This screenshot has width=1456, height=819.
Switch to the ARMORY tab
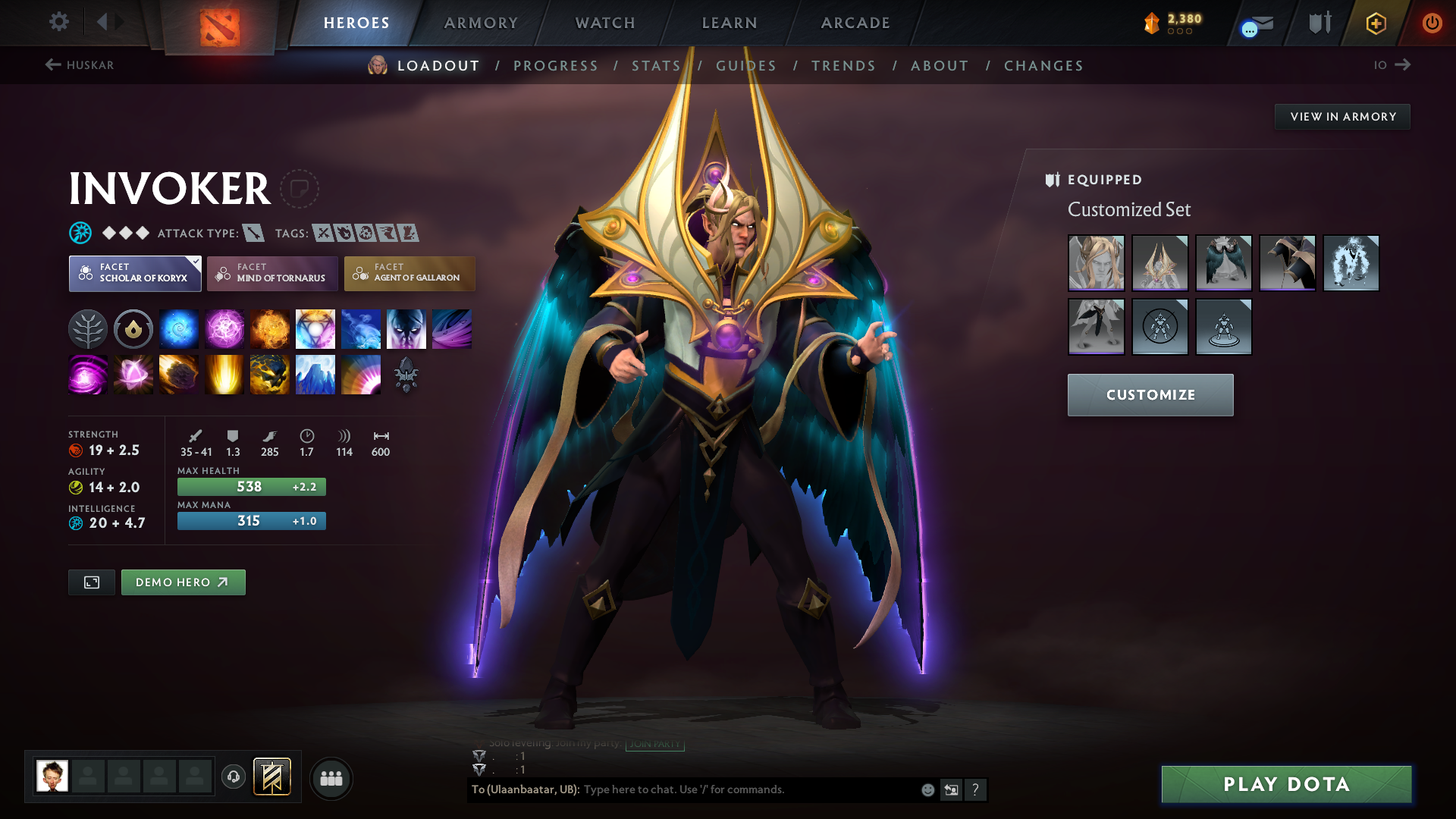point(481,23)
